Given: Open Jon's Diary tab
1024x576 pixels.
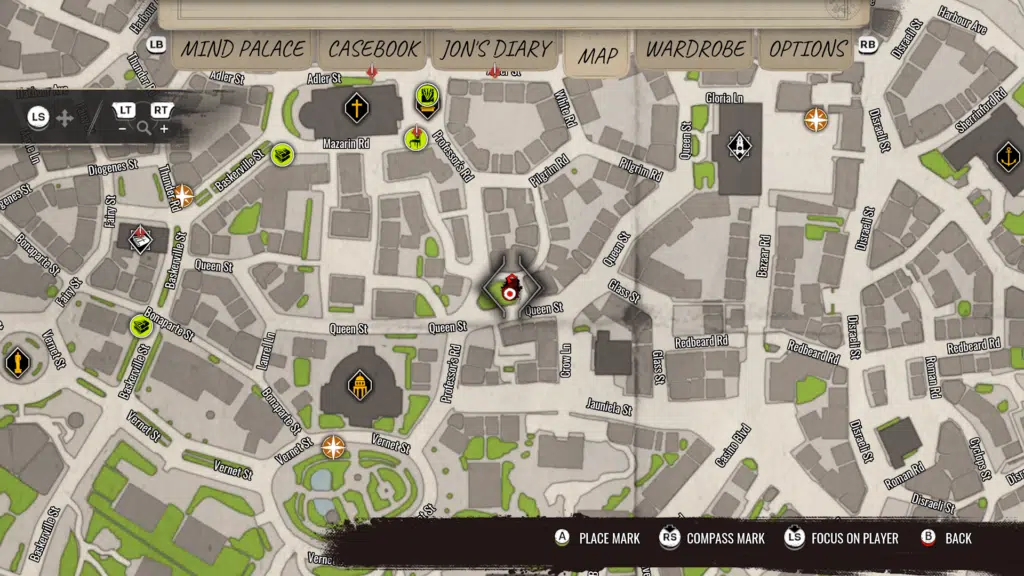Looking at the screenshot, I should (496, 50).
